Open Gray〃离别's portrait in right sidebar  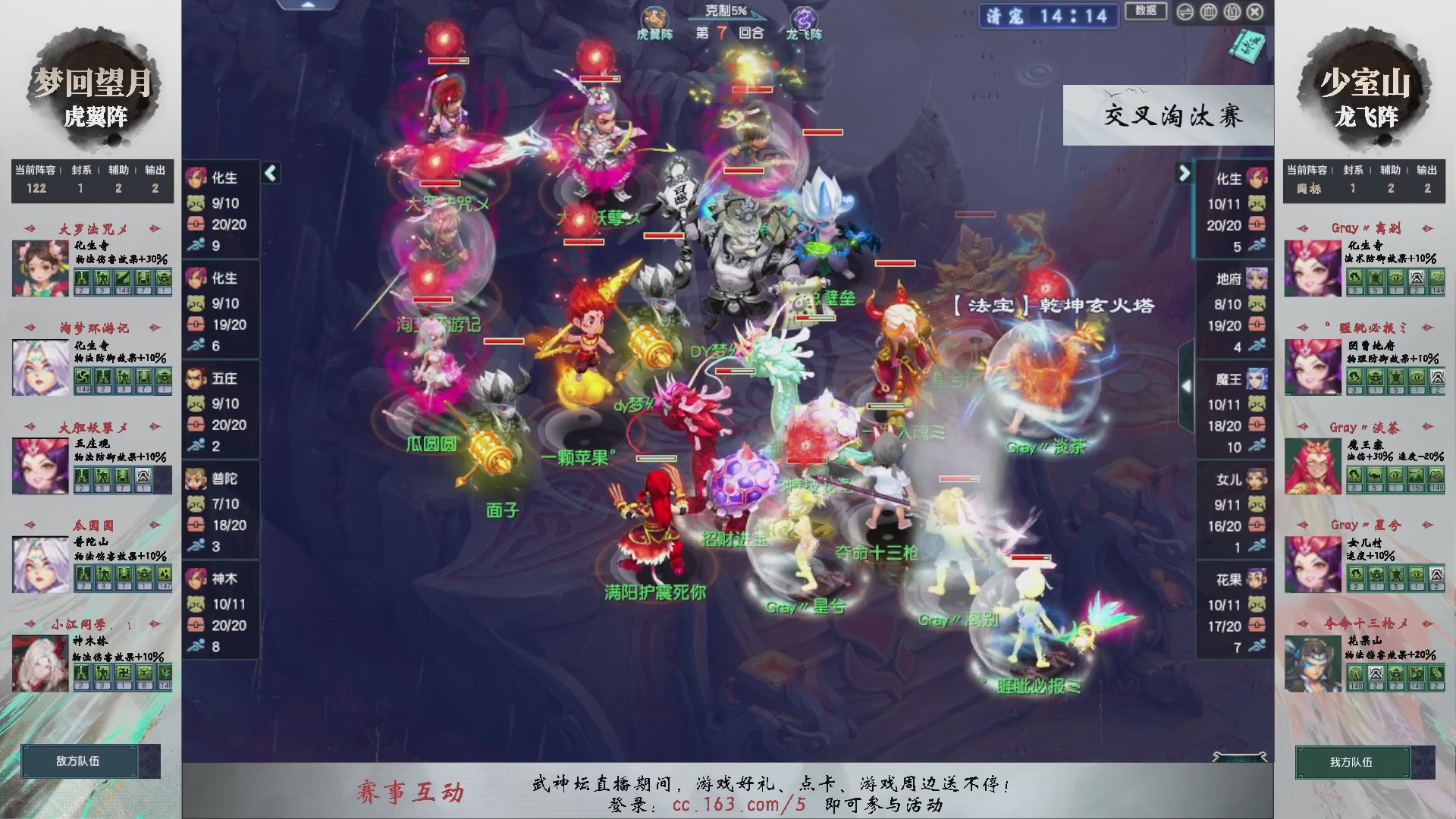pos(1313,267)
